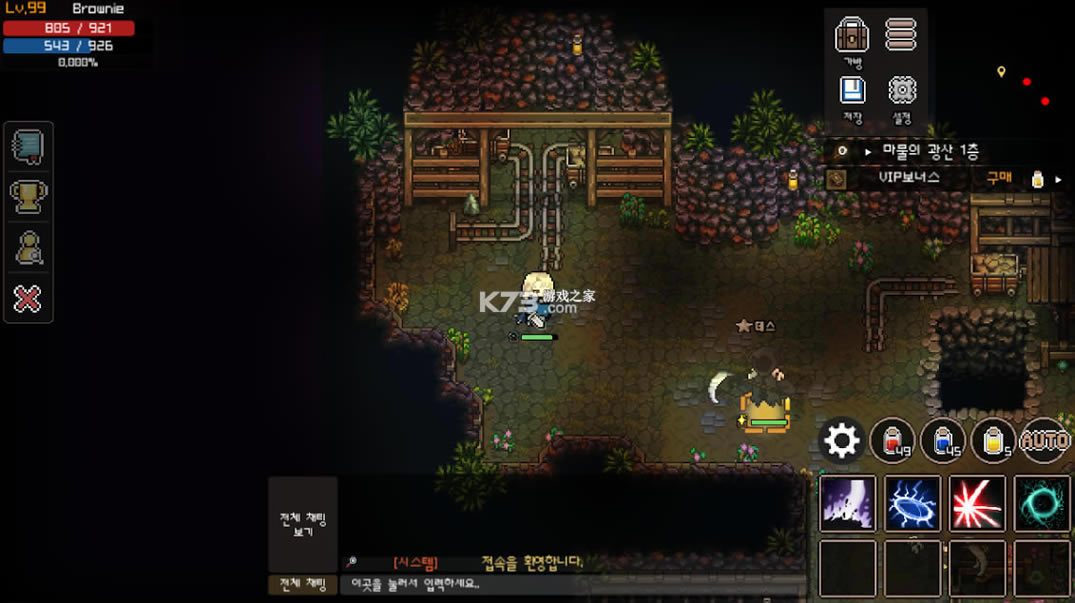Open the white gear above the skills

pyautogui.click(x=841, y=440)
